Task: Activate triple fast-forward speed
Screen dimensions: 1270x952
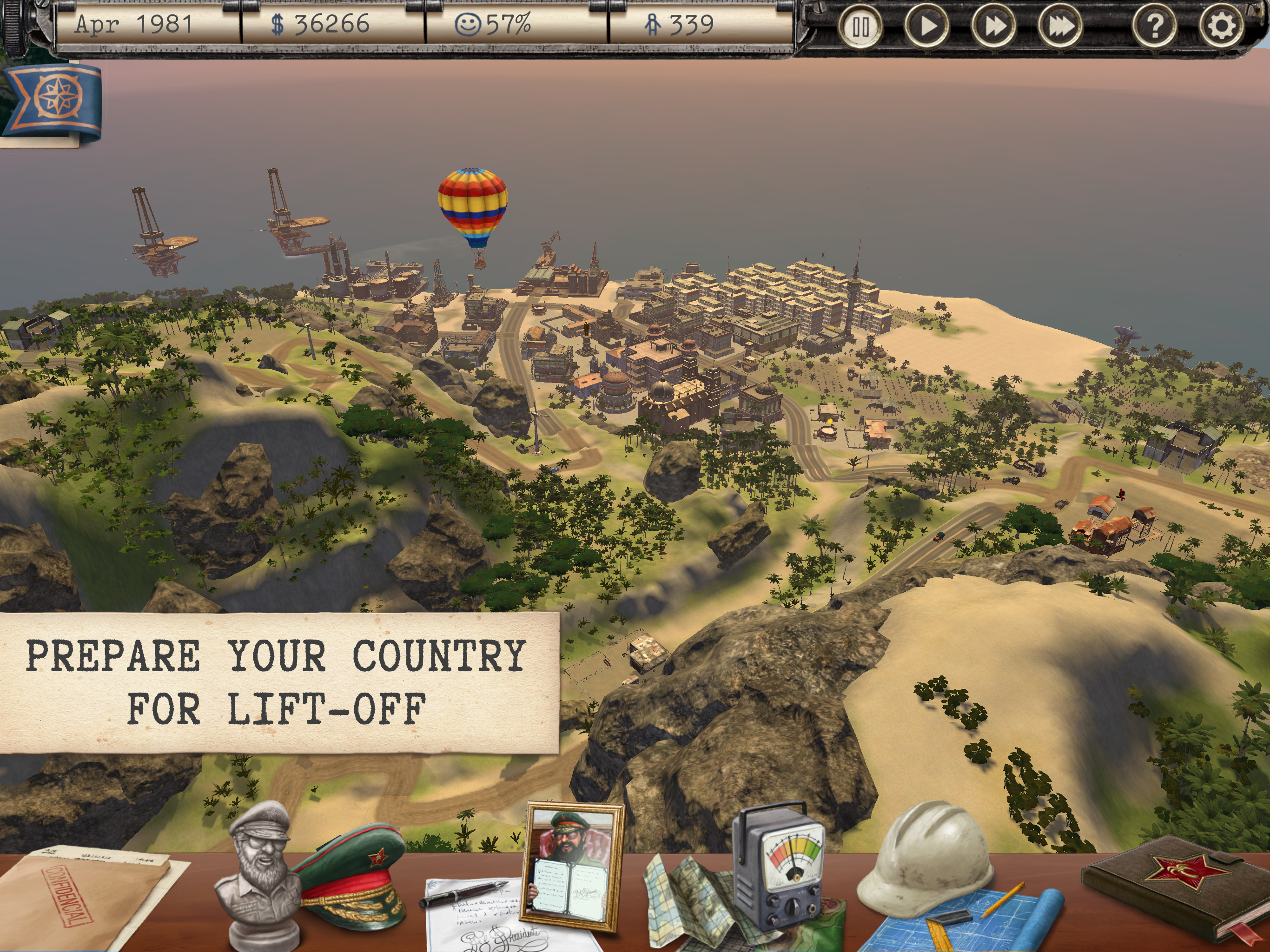Action: [1060, 26]
